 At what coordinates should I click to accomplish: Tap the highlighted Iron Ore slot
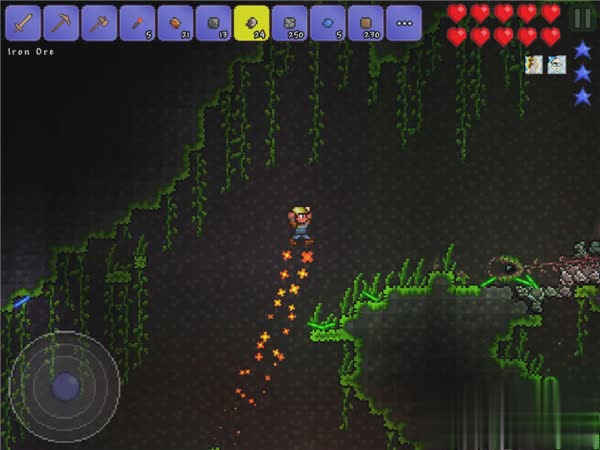click(252, 22)
